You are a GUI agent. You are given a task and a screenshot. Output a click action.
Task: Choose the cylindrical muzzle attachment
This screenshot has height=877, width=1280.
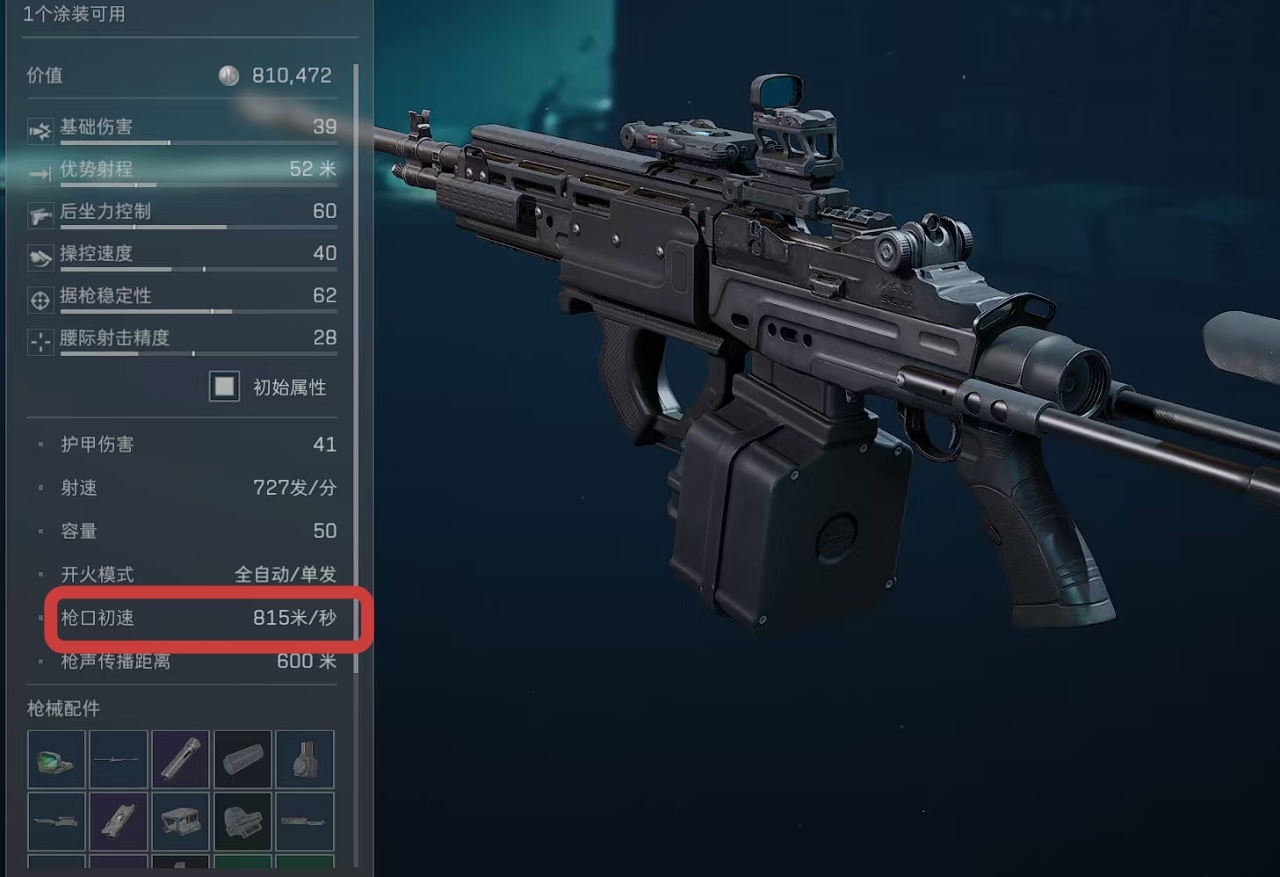[180, 760]
